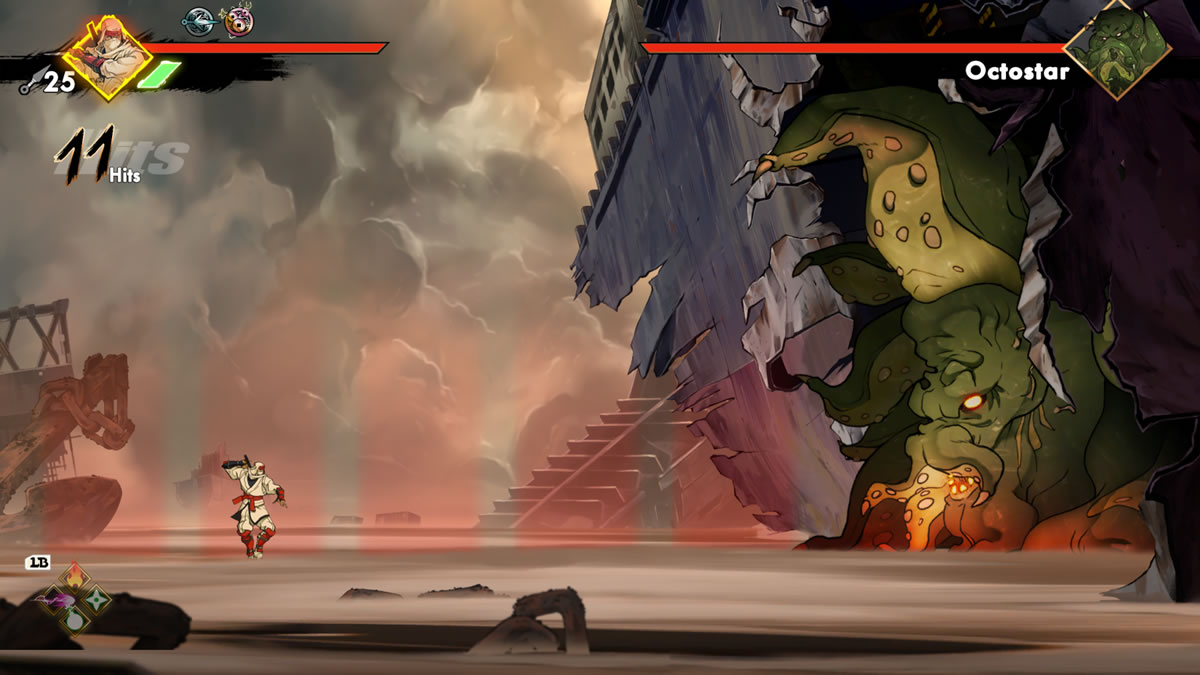1200x675 pixels.
Task: Select the pink coin charm icon
Action: (x=238, y=20)
